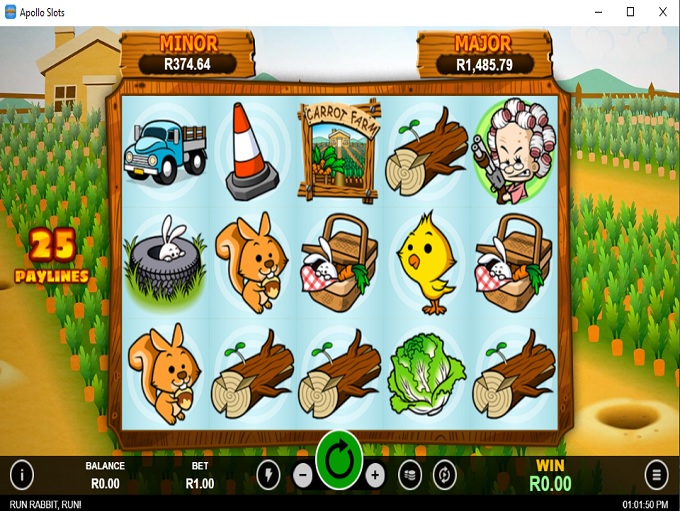This screenshot has height=511, width=680.
Task: Open the hamburger menu
Action: (x=656, y=474)
